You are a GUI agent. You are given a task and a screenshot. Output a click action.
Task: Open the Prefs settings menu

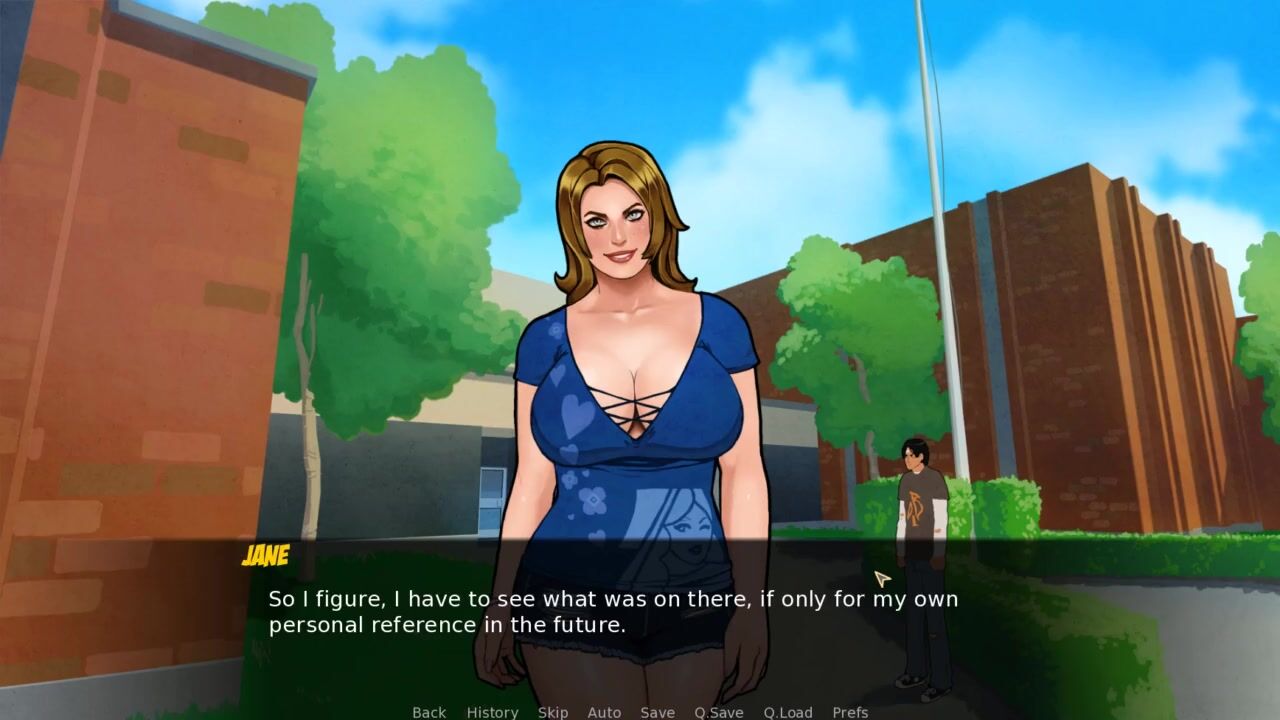click(850, 712)
